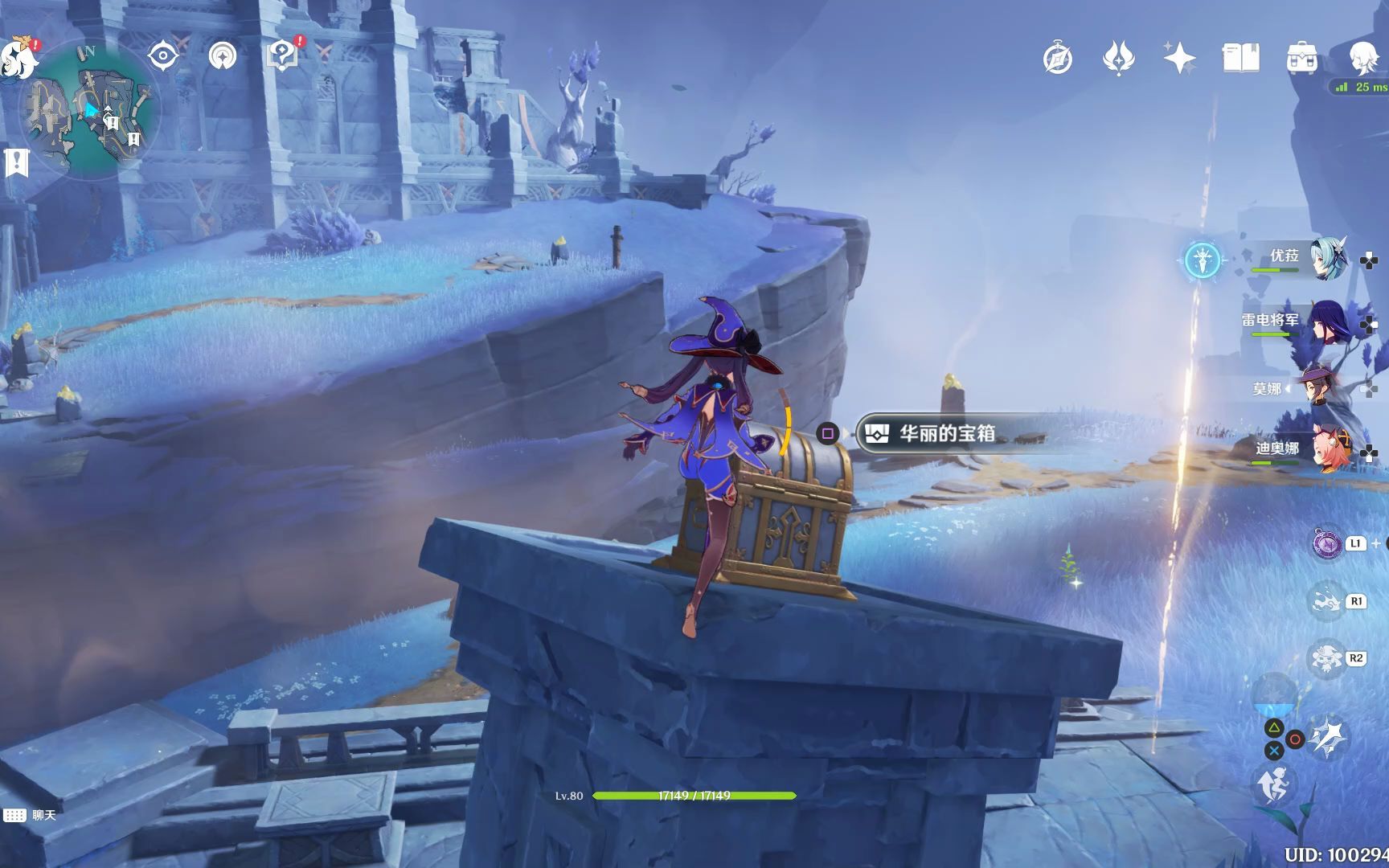Use the purple compass gadget
Viewport: 1389px width, 868px height.
coord(1327,544)
